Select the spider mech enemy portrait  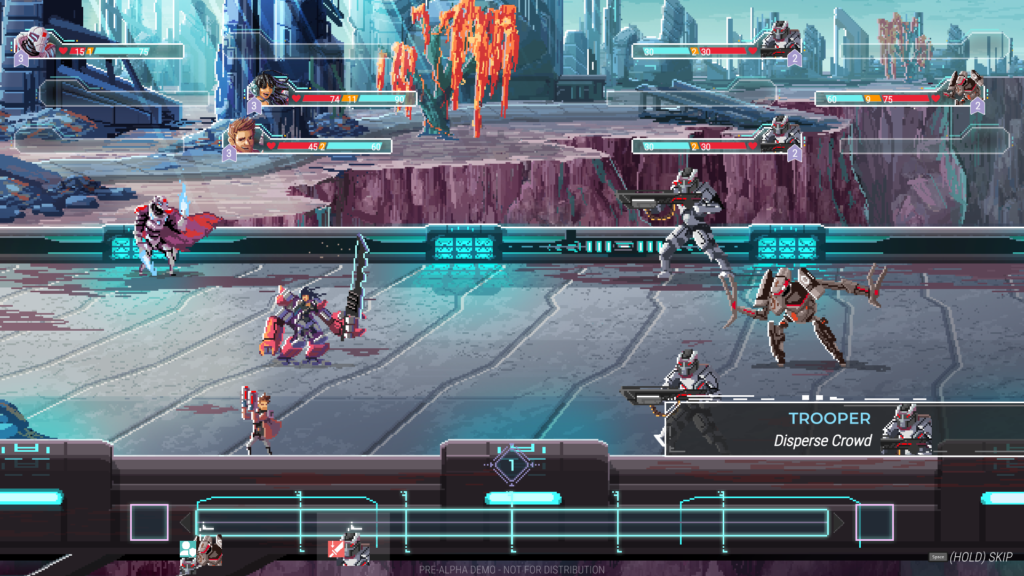(x=963, y=90)
